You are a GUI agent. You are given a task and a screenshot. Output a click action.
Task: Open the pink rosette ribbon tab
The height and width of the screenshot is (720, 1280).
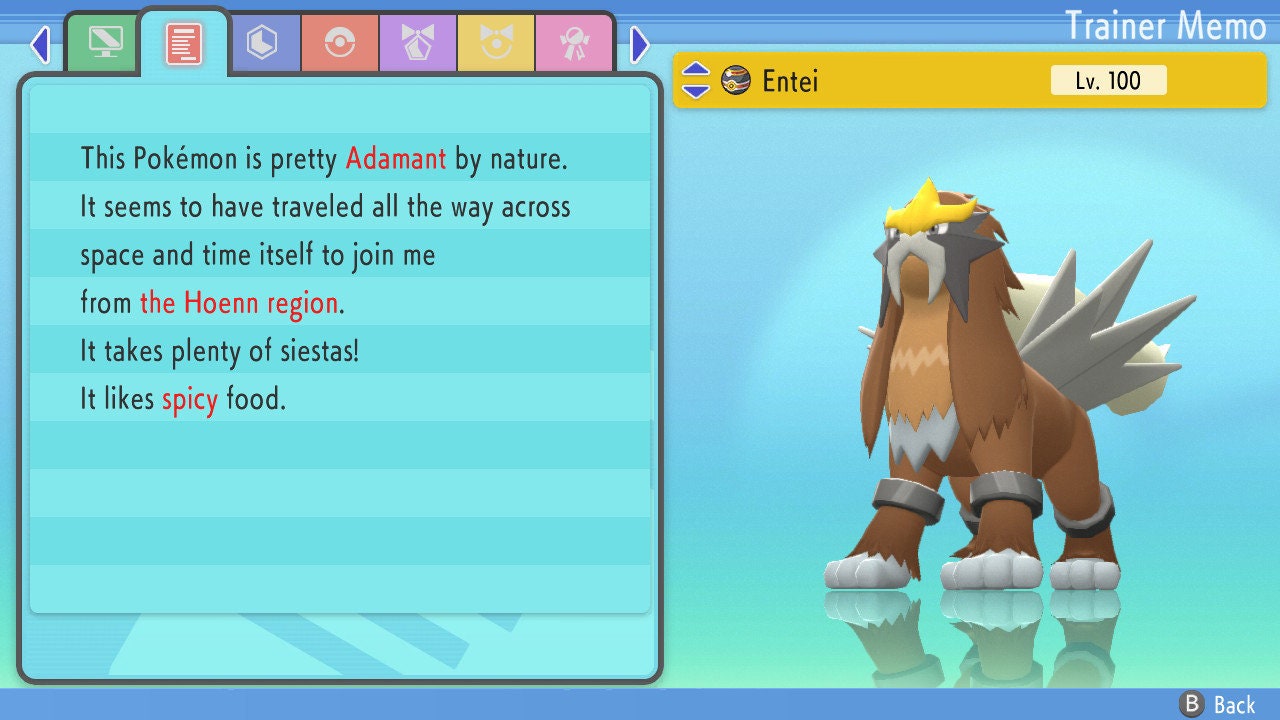[574, 43]
